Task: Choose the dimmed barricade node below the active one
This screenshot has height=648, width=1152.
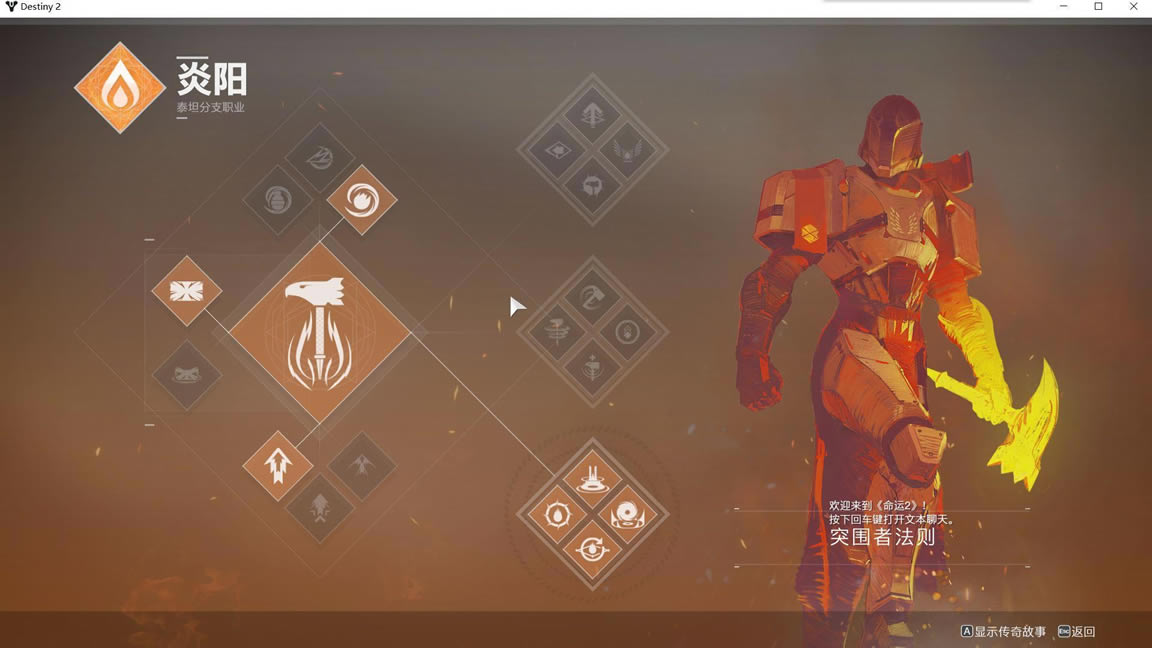Action: 187,374
